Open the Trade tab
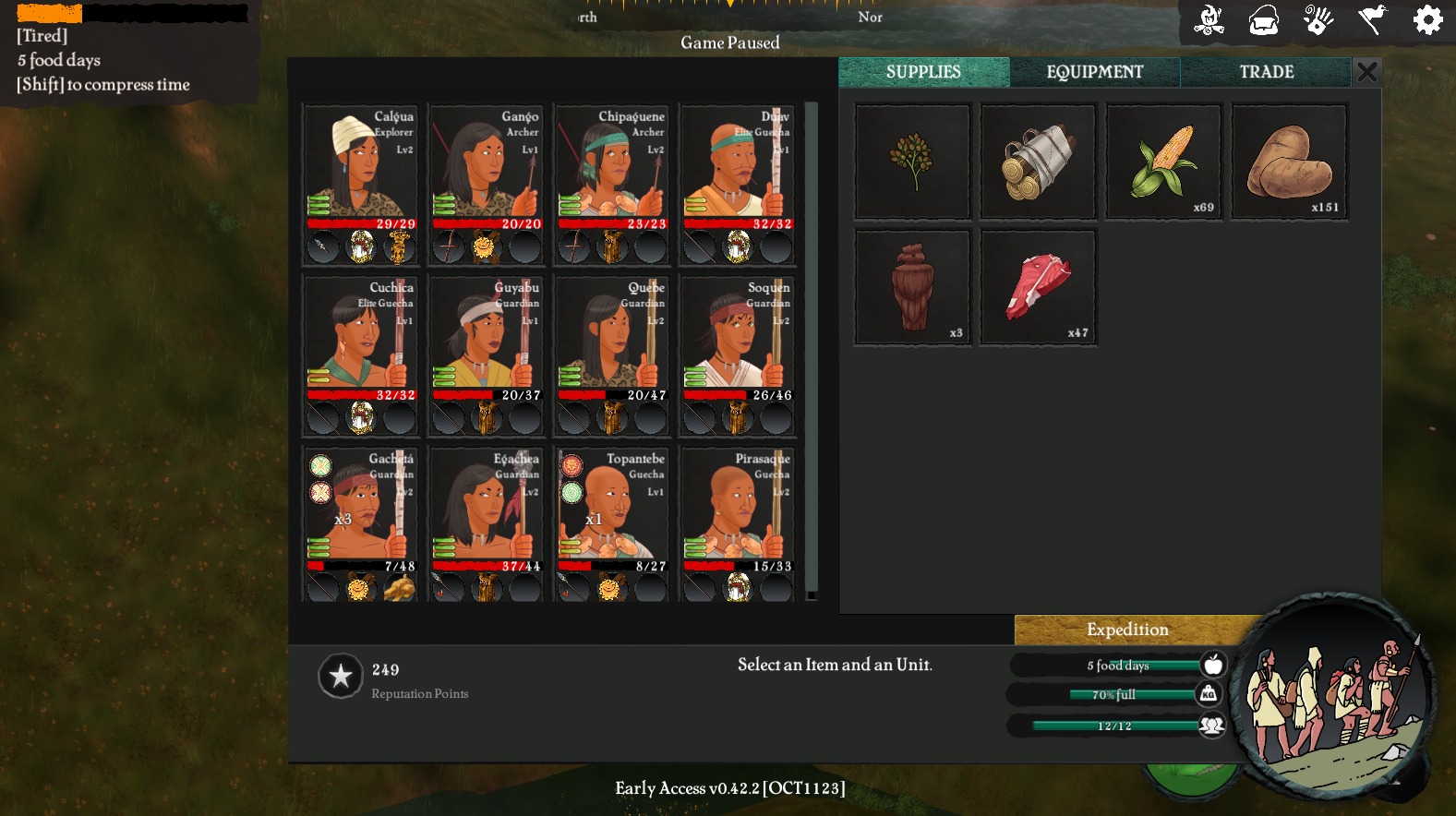The height and width of the screenshot is (816, 1456). pos(1266,72)
